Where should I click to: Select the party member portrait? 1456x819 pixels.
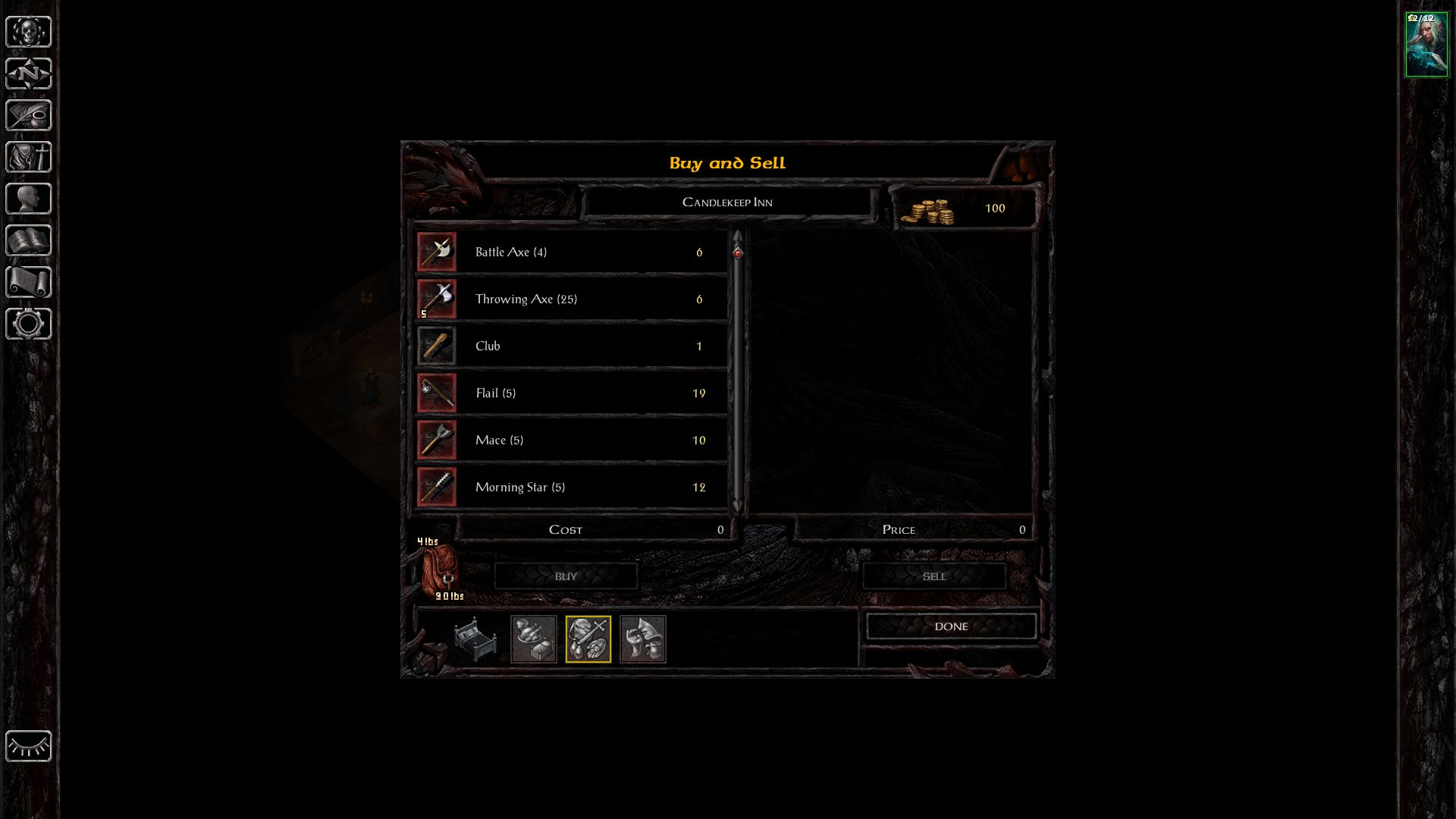click(x=1426, y=45)
